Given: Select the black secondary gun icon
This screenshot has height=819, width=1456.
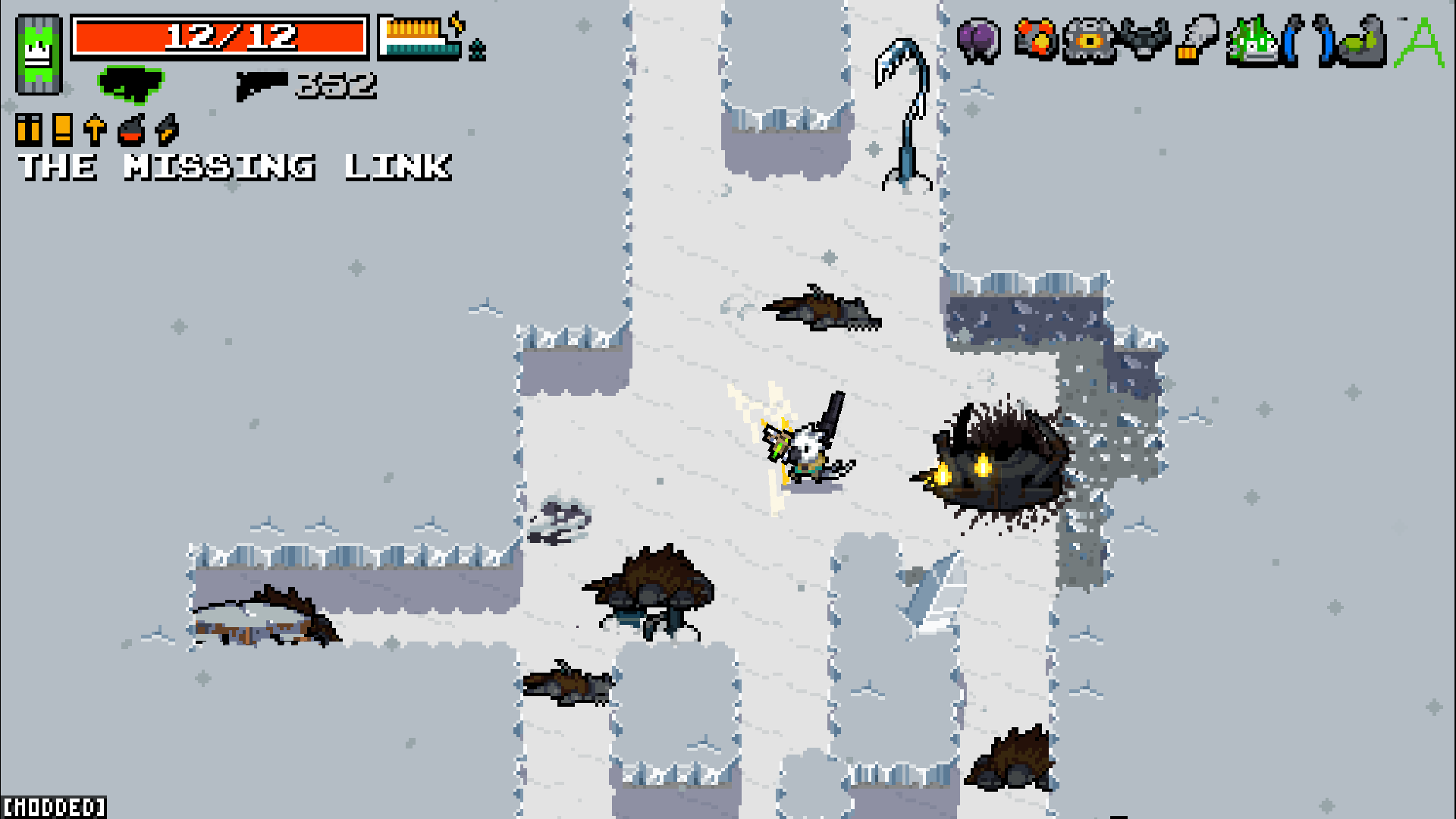Looking at the screenshot, I should [x=262, y=85].
